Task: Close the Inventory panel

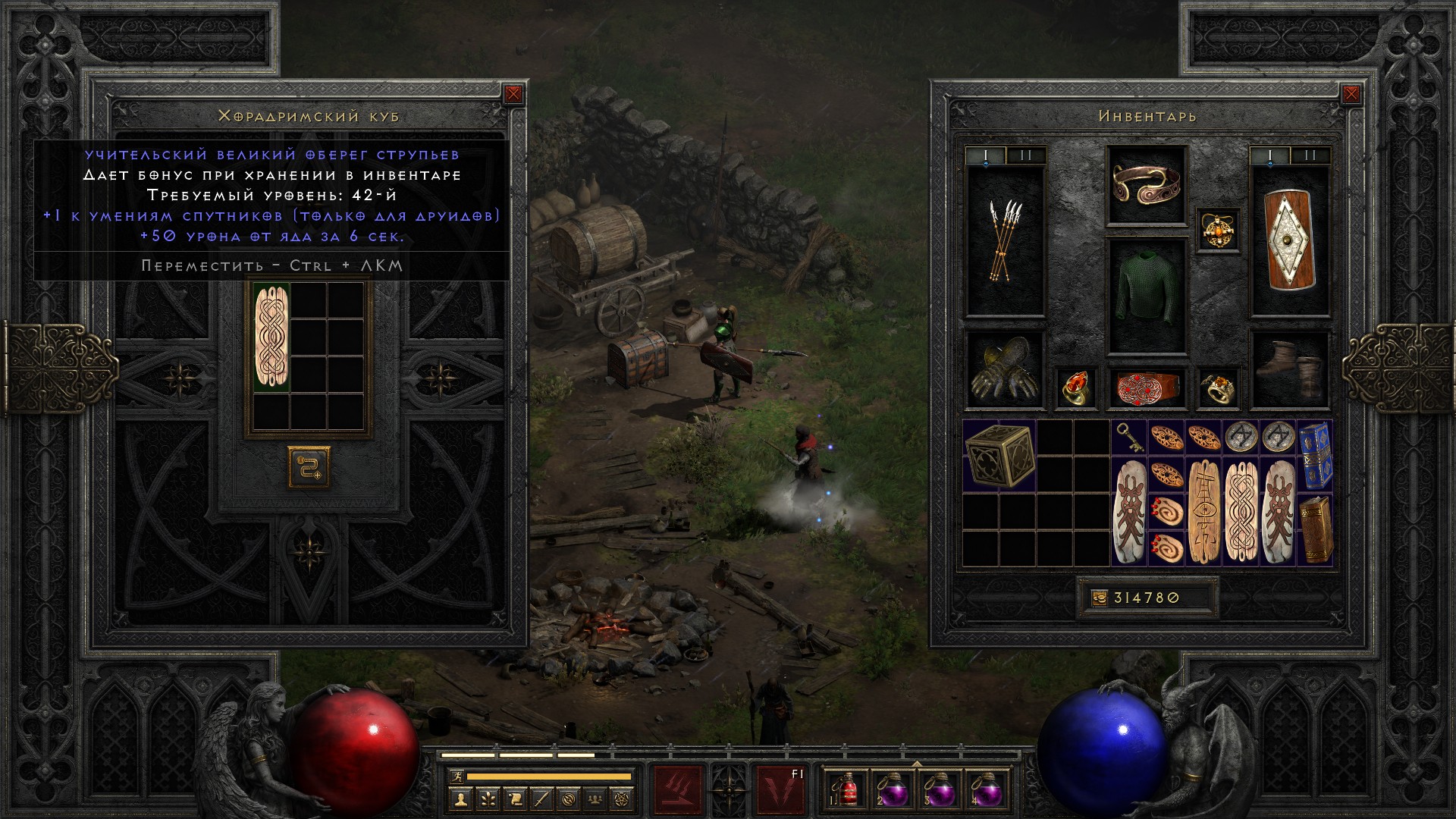Action: (x=1351, y=94)
